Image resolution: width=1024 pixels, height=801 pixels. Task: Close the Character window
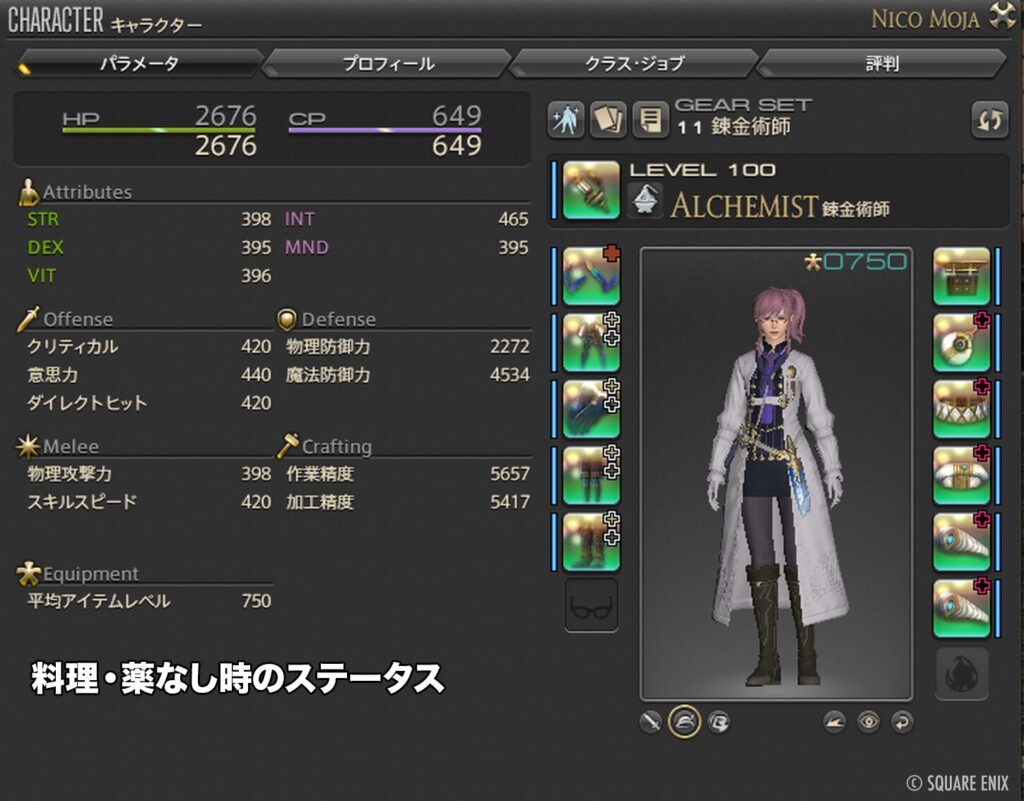1001,17
